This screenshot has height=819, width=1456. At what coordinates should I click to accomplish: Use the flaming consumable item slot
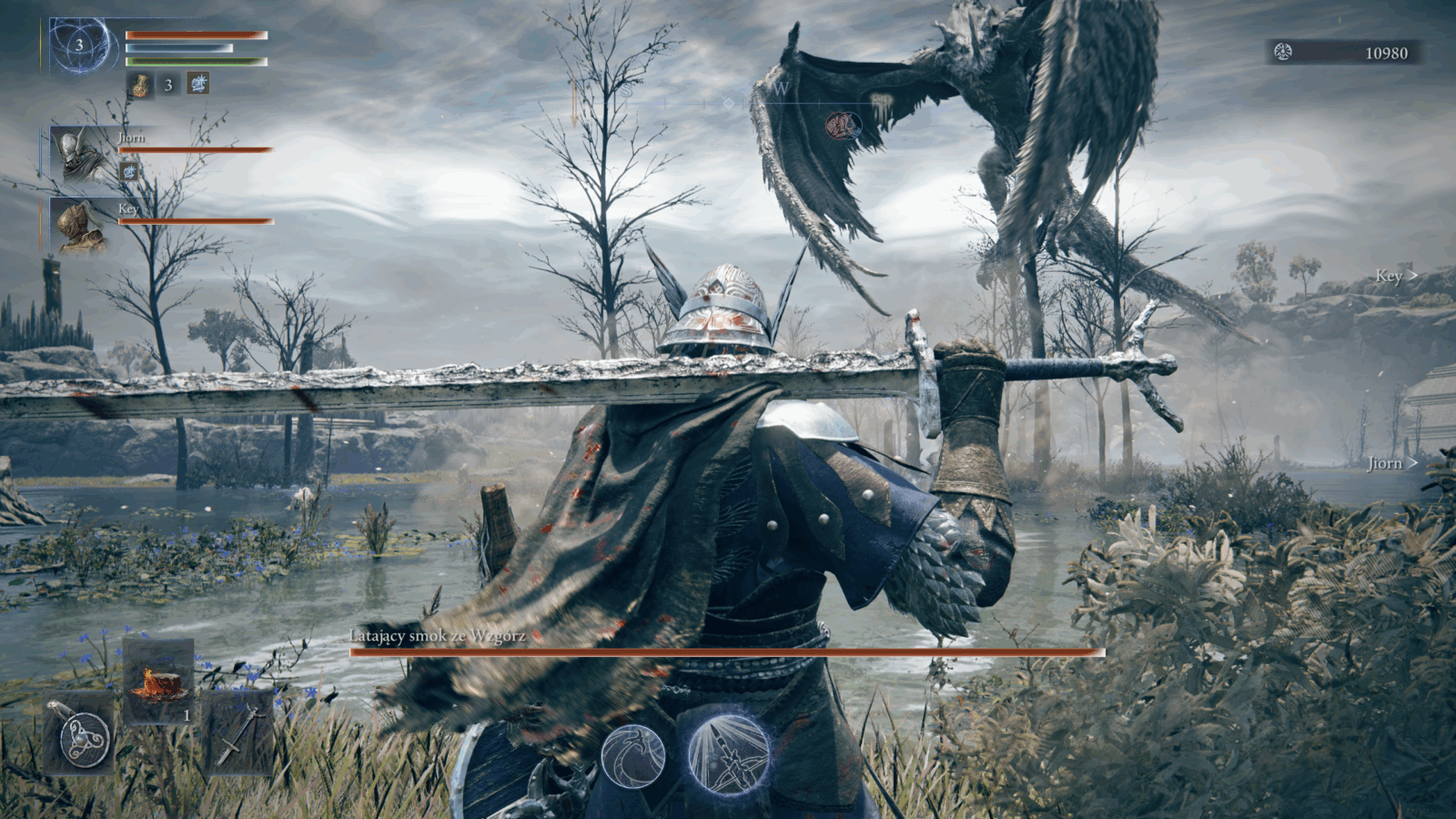coord(158,682)
